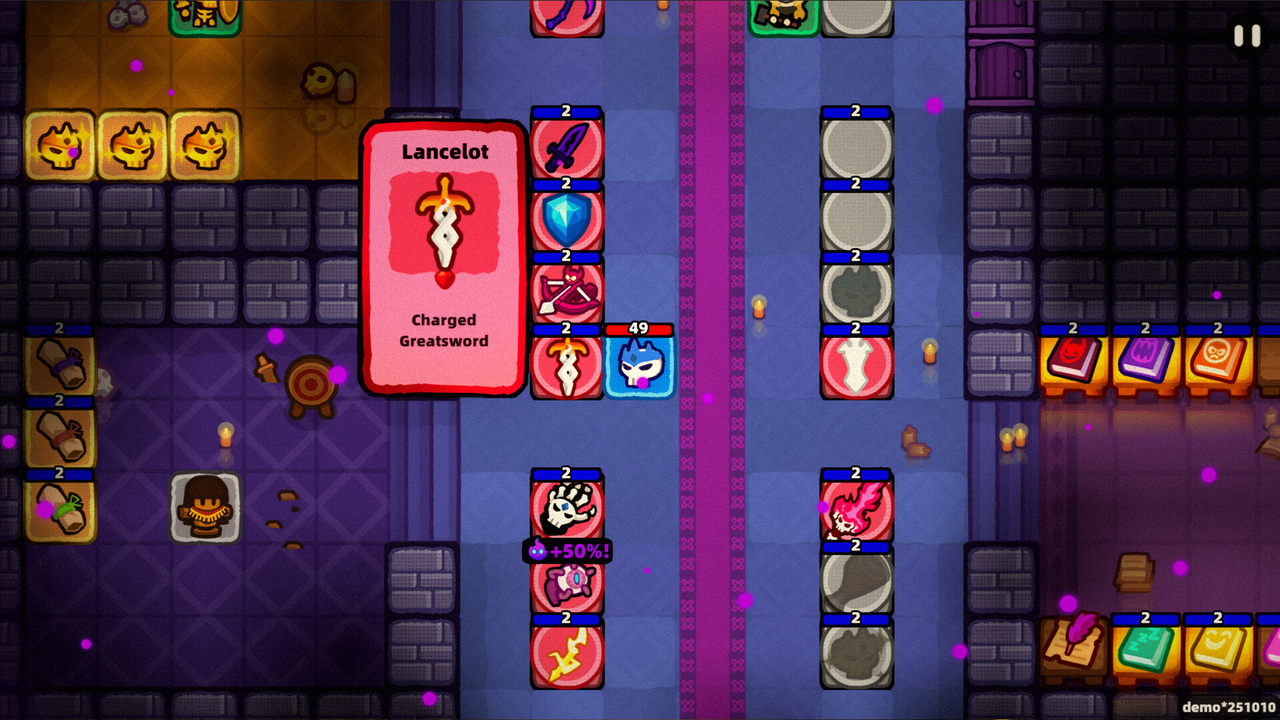Viewport: 1280px width, 720px height.
Task: Select the pink flame creature card
Action: click(857, 510)
